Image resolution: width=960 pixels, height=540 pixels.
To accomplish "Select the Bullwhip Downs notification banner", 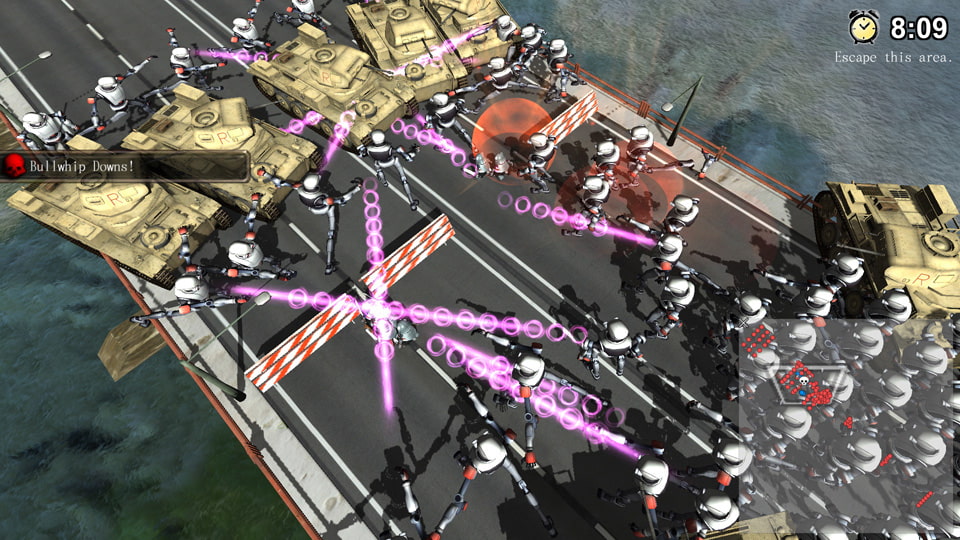I will coord(124,166).
